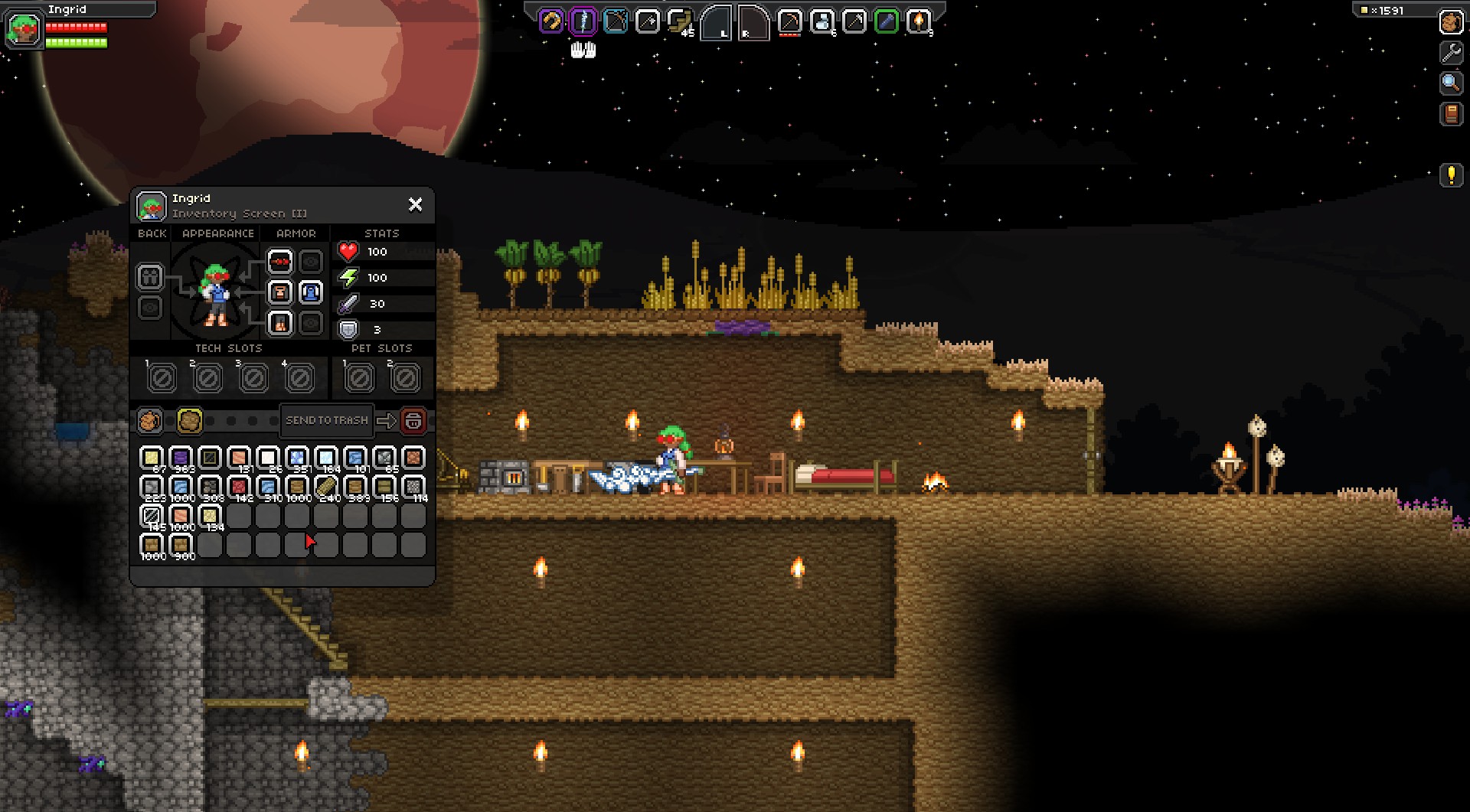Select the golden rope hotbar slot
Viewport: 1470px width, 812px height.
click(x=551, y=21)
